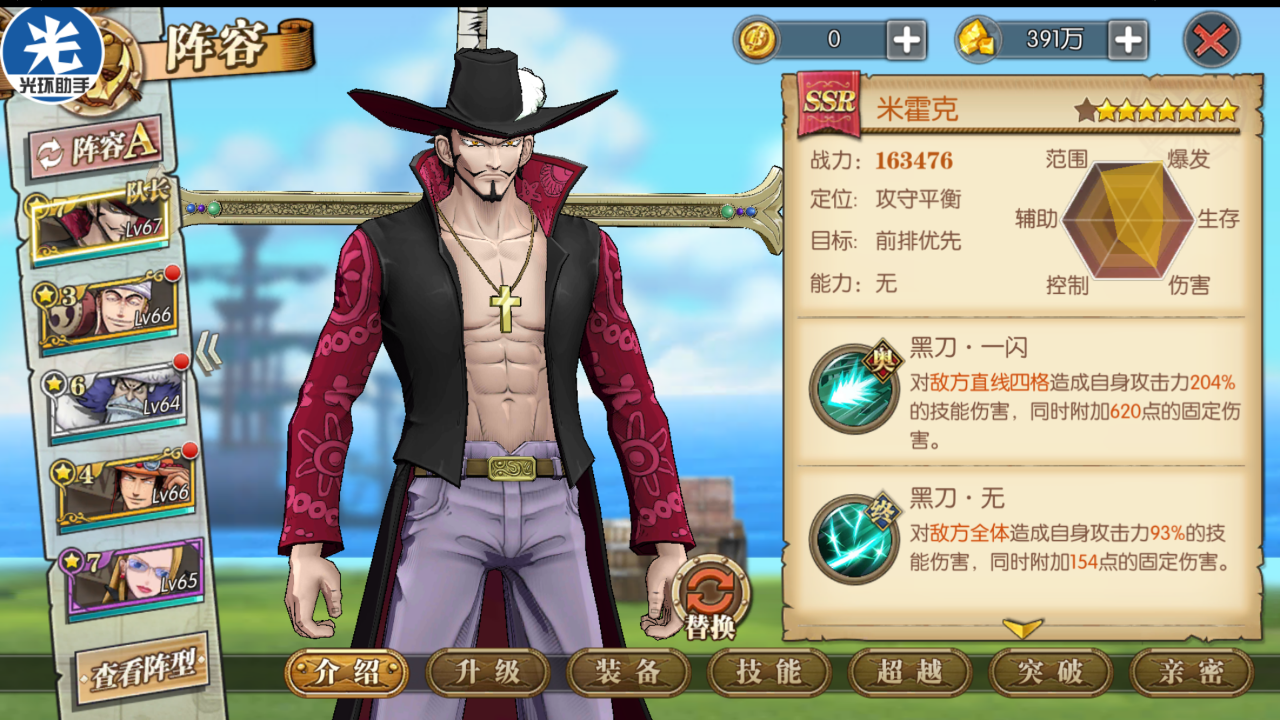This screenshot has width=1280, height=720.
Task: Select the 黑刀·无 ultimate skill icon
Action: (853, 540)
